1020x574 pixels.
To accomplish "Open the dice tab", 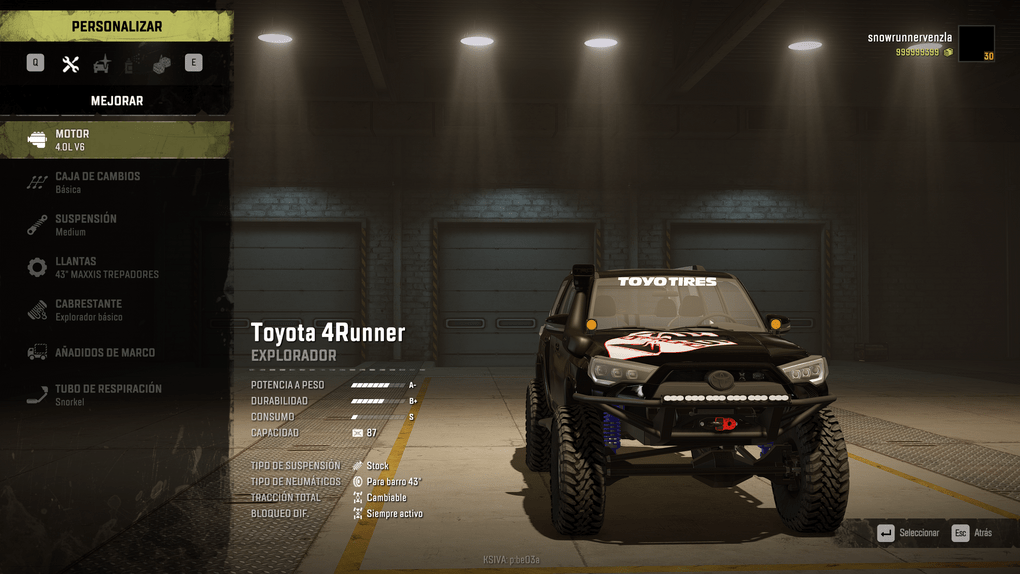I will tap(161, 63).
